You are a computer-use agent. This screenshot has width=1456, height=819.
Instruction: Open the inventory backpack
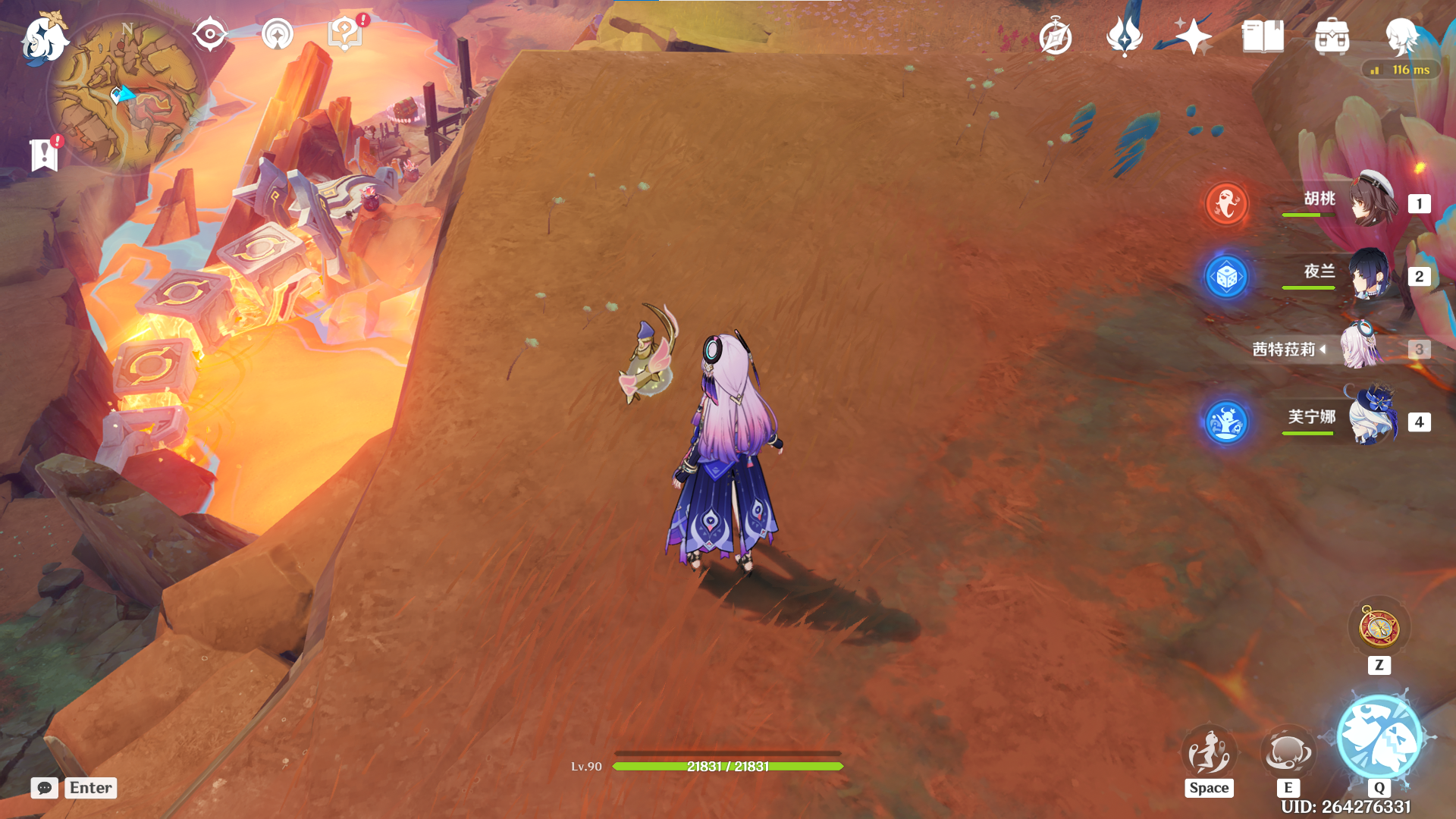tap(1332, 36)
